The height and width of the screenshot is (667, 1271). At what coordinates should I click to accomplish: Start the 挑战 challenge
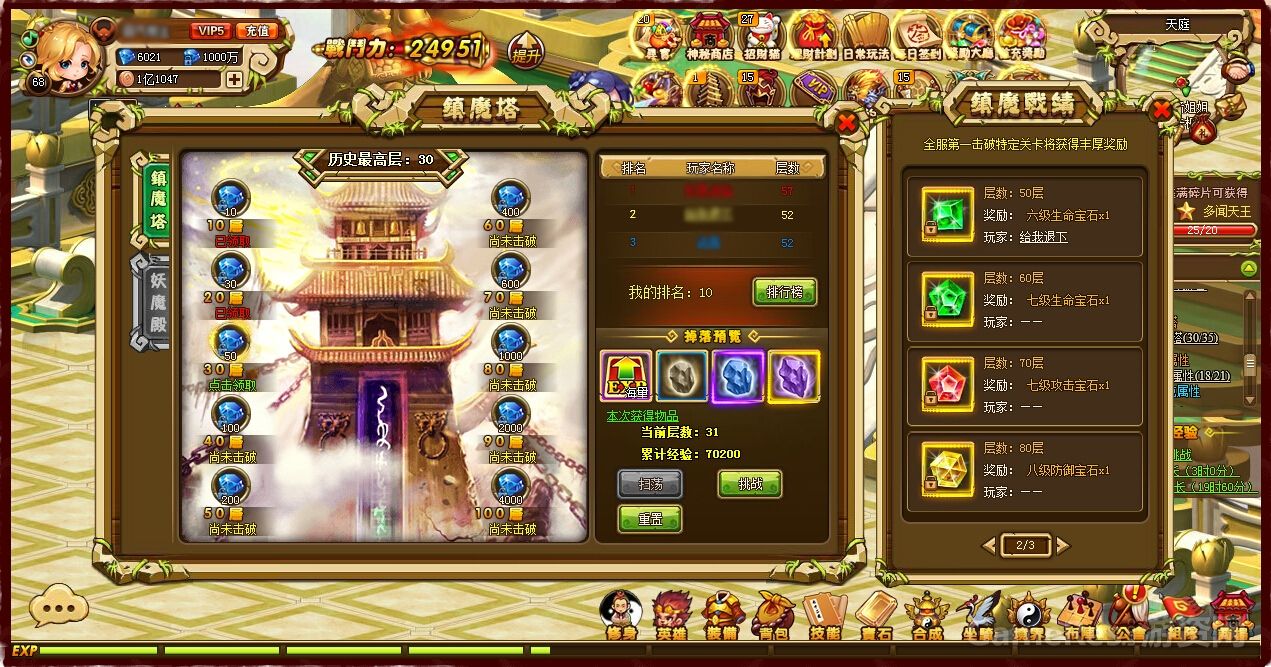click(749, 484)
